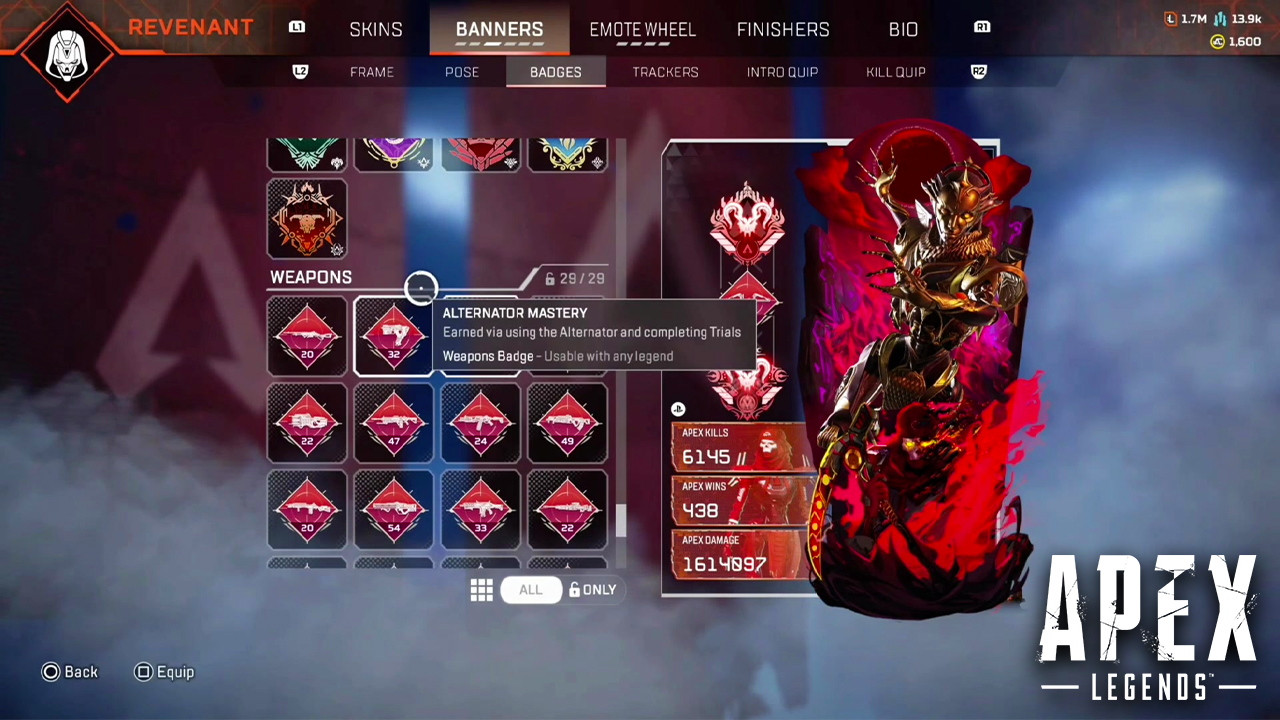Click the Revenant legend portrait icon
Screen dimensions: 1280x720
[66, 52]
